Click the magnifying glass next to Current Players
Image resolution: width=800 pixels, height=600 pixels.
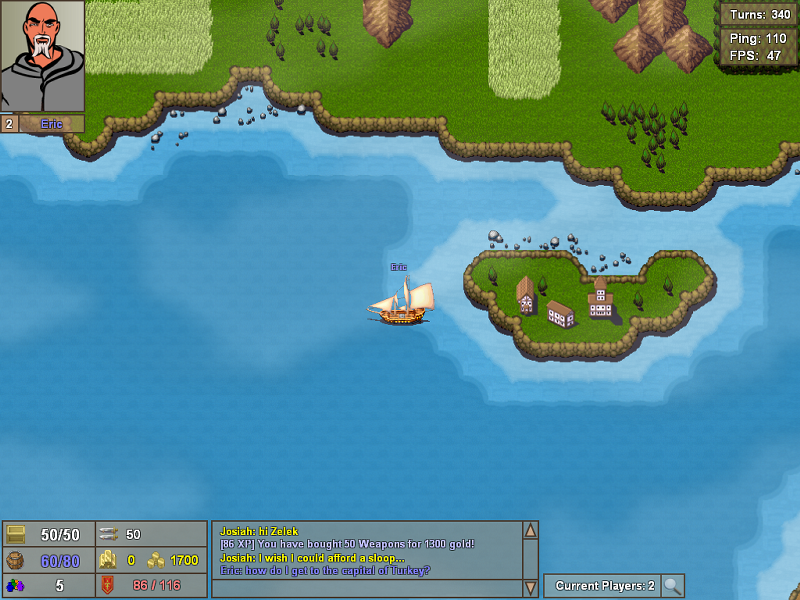[x=673, y=586]
